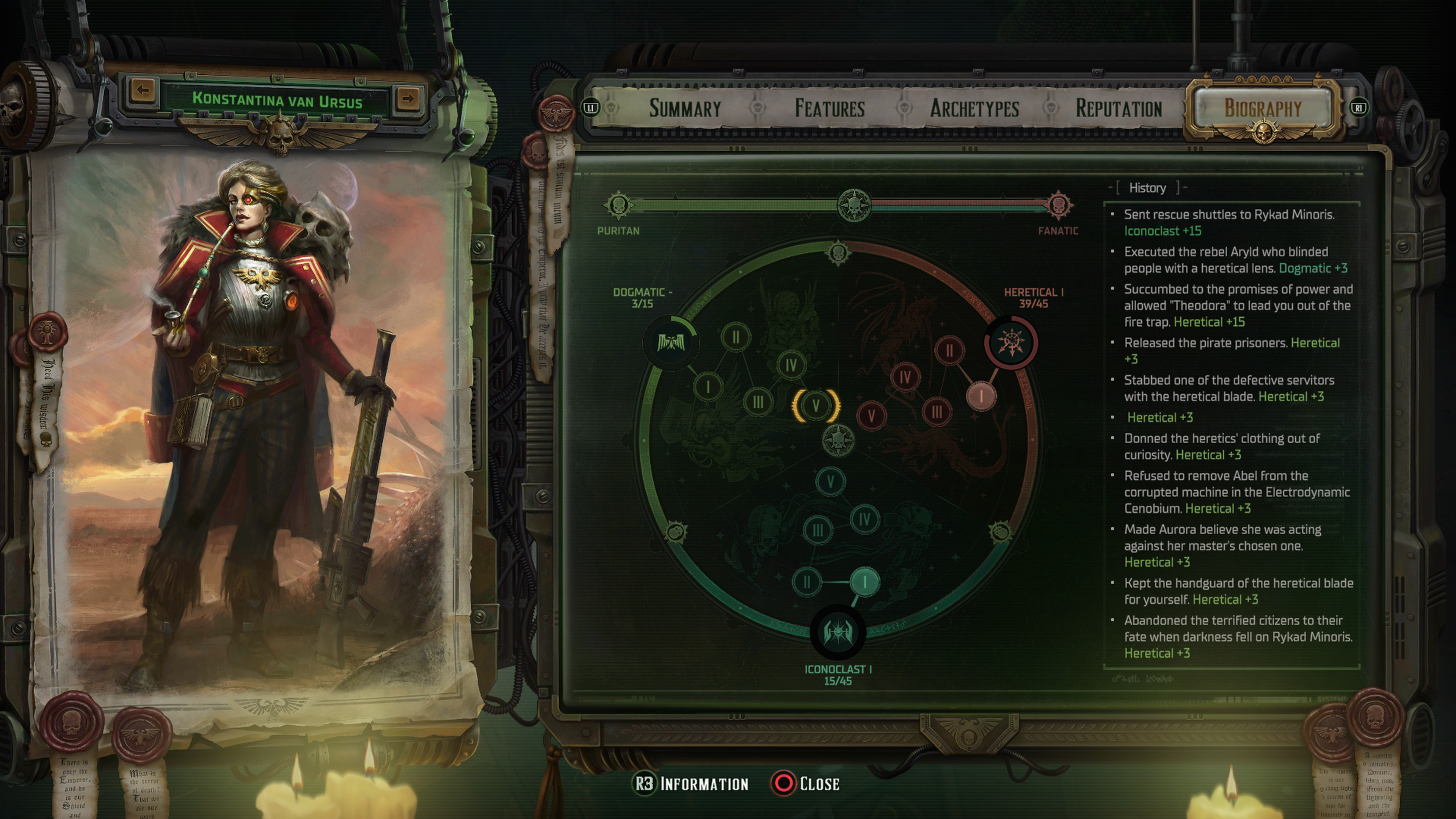This screenshot has width=1456, height=819.
Task: Select the Iconoclast conviction icon
Action: (x=838, y=631)
